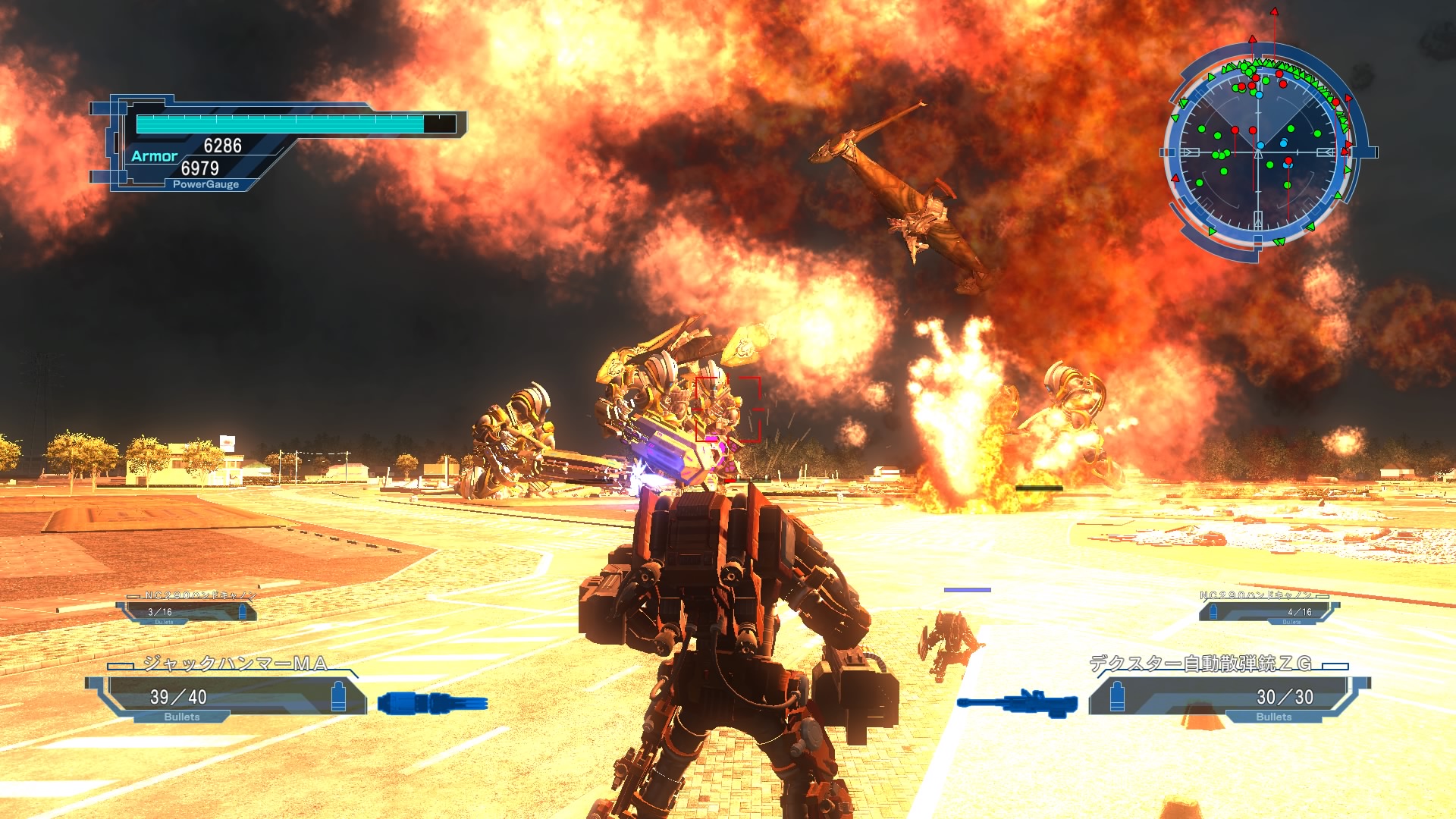Screen dimensions: 1456x819
Task: Select the blue Jackhammer MA weapon icon
Action: (433, 703)
